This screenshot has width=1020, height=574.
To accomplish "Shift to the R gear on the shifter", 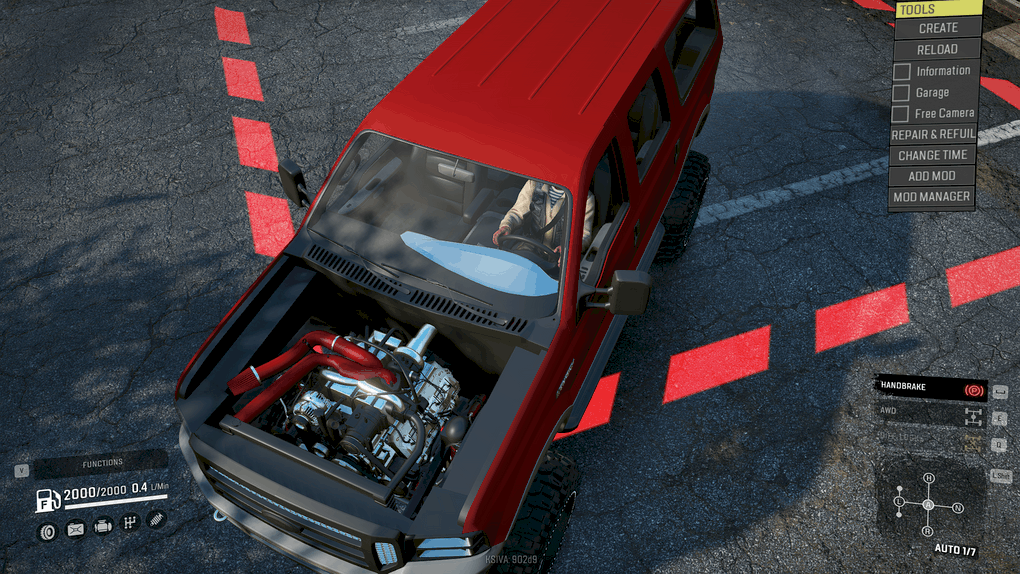I will [x=928, y=531].
